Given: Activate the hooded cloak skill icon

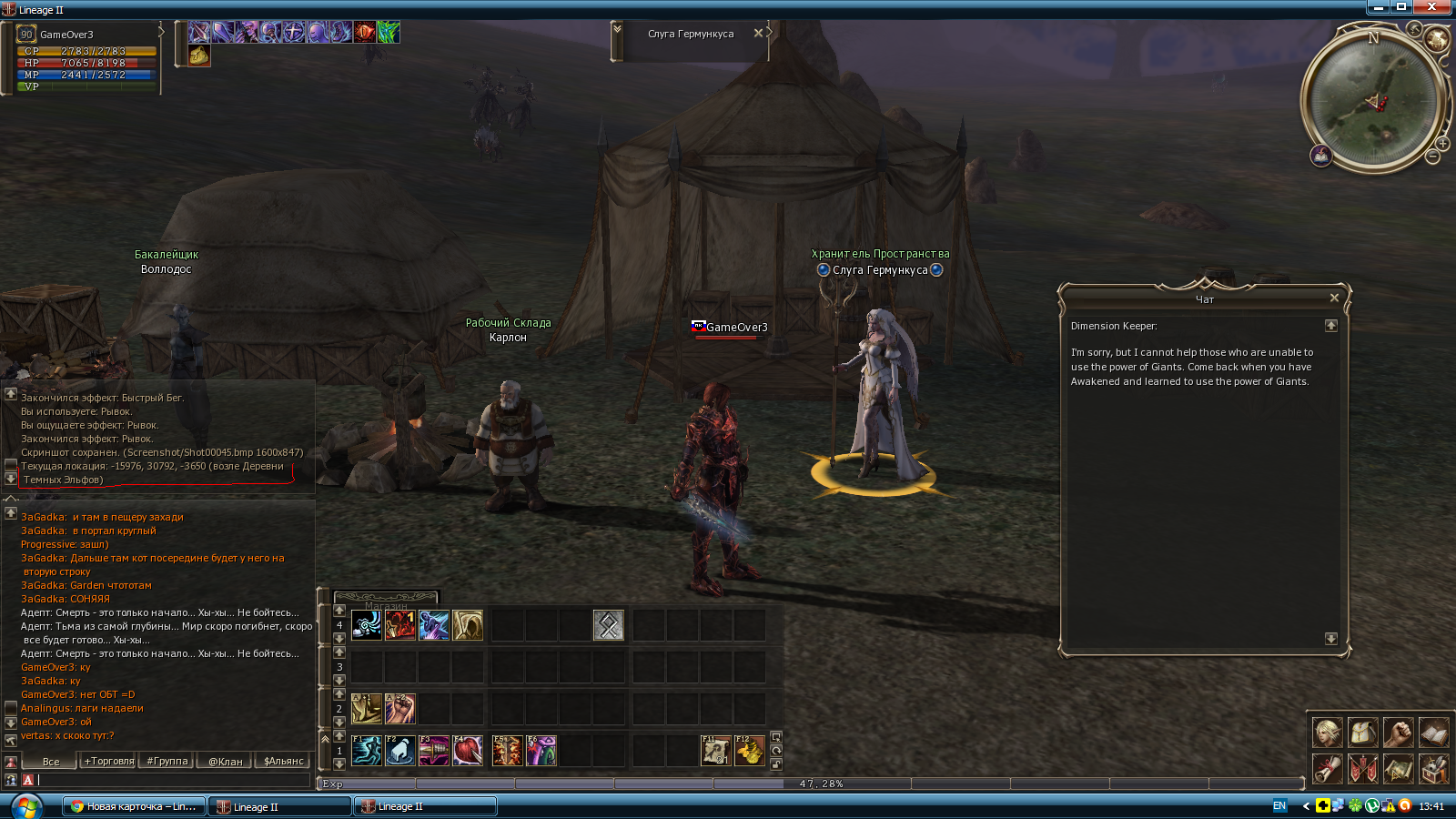Looking at the screenshot, I should [x=468, y=624].
